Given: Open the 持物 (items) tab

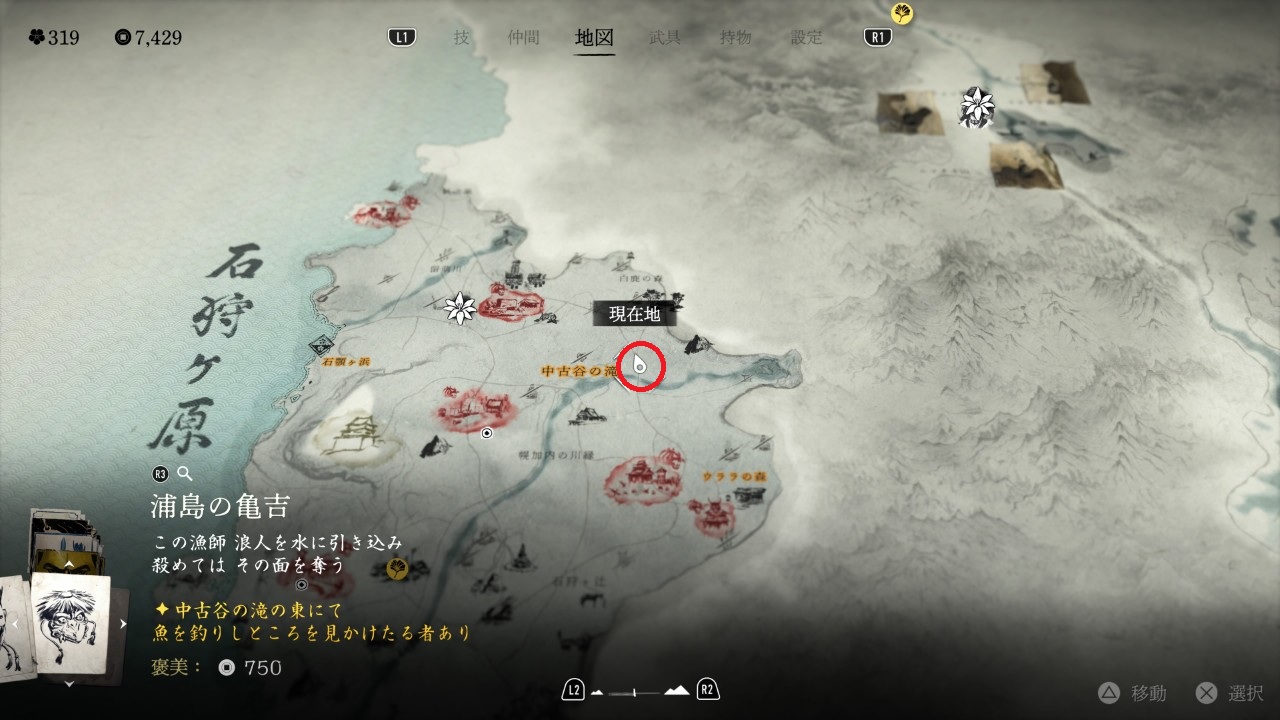Looking at the screenshot, I should 736,38.
